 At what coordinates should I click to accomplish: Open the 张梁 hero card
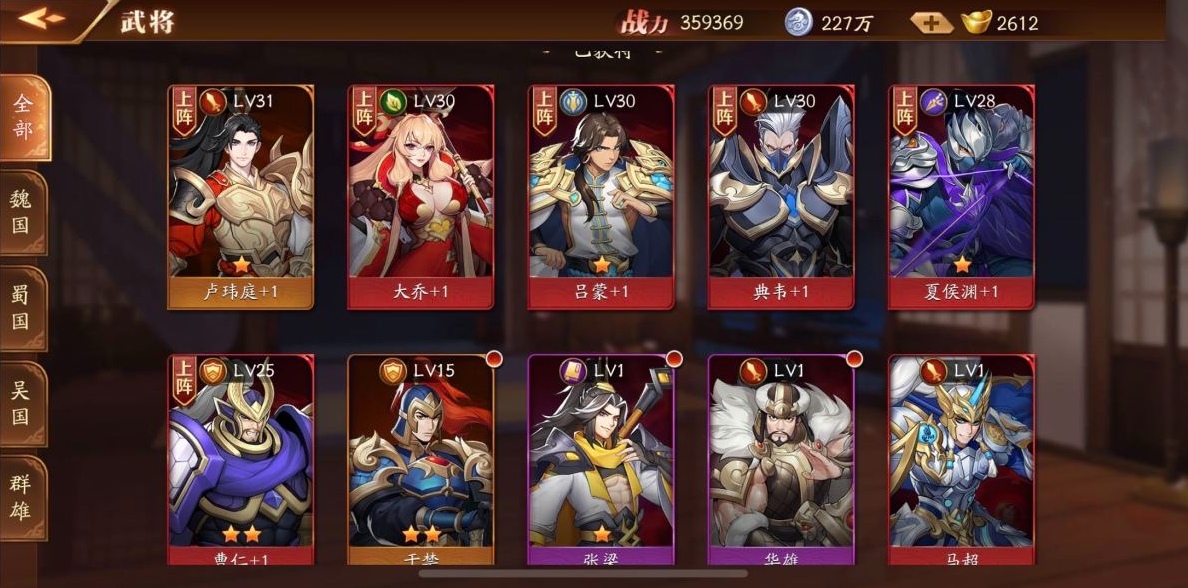pyautogui.click(x=601, y=460)
